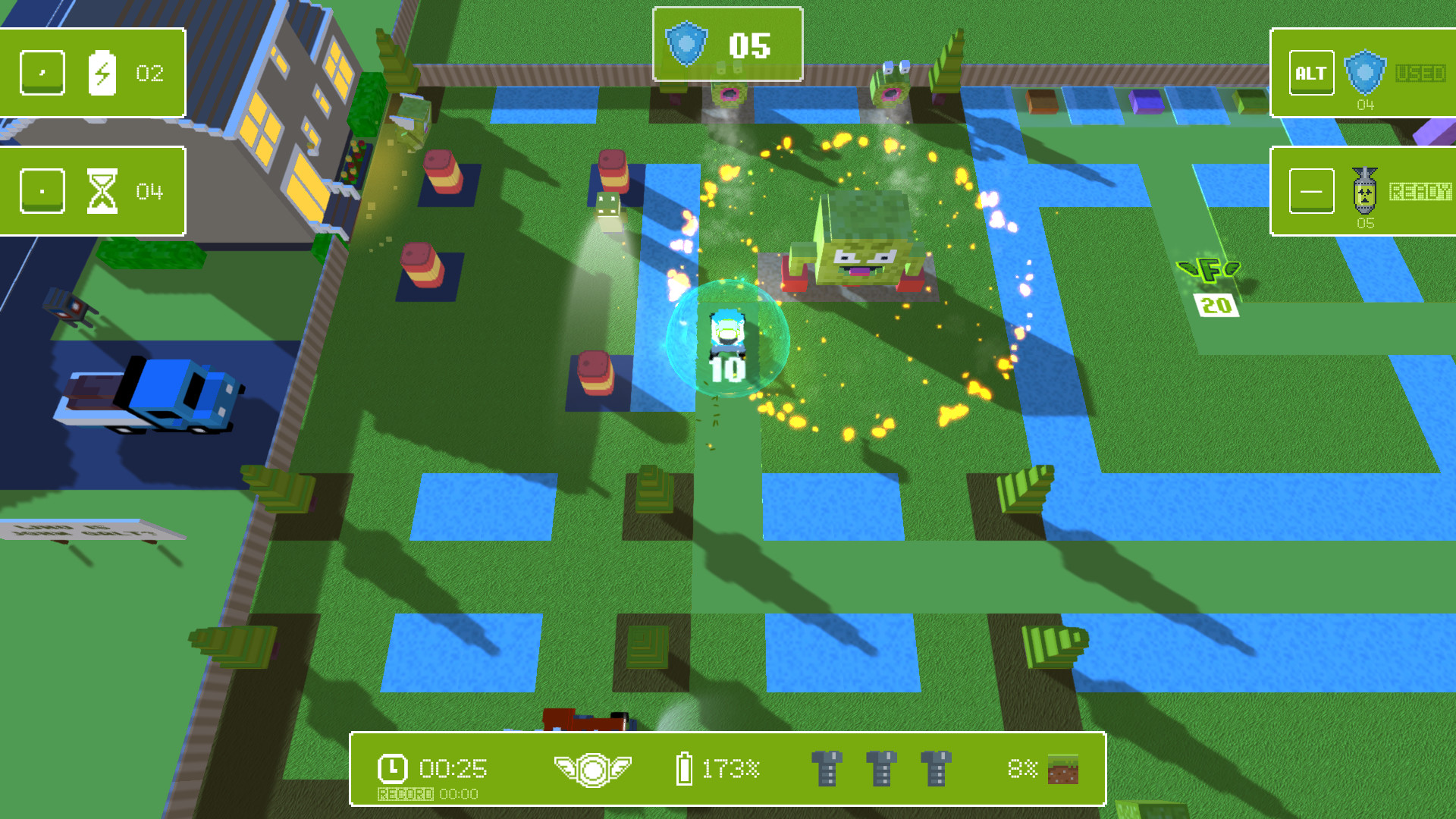1456x819 pixels.
Task: Toggle the USED shield status label
Action: [x=1420, y=72]
